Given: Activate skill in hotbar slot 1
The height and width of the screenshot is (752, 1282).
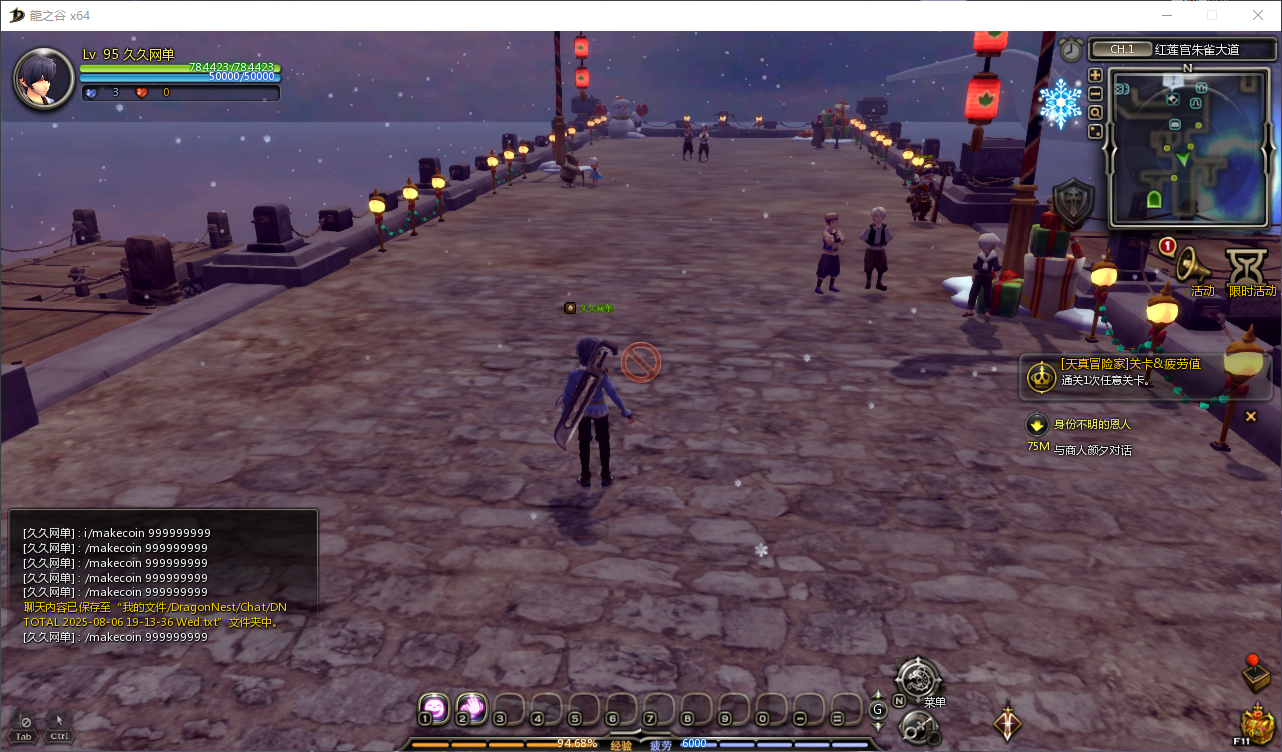Looking at the screenshot, I should 433,707.
